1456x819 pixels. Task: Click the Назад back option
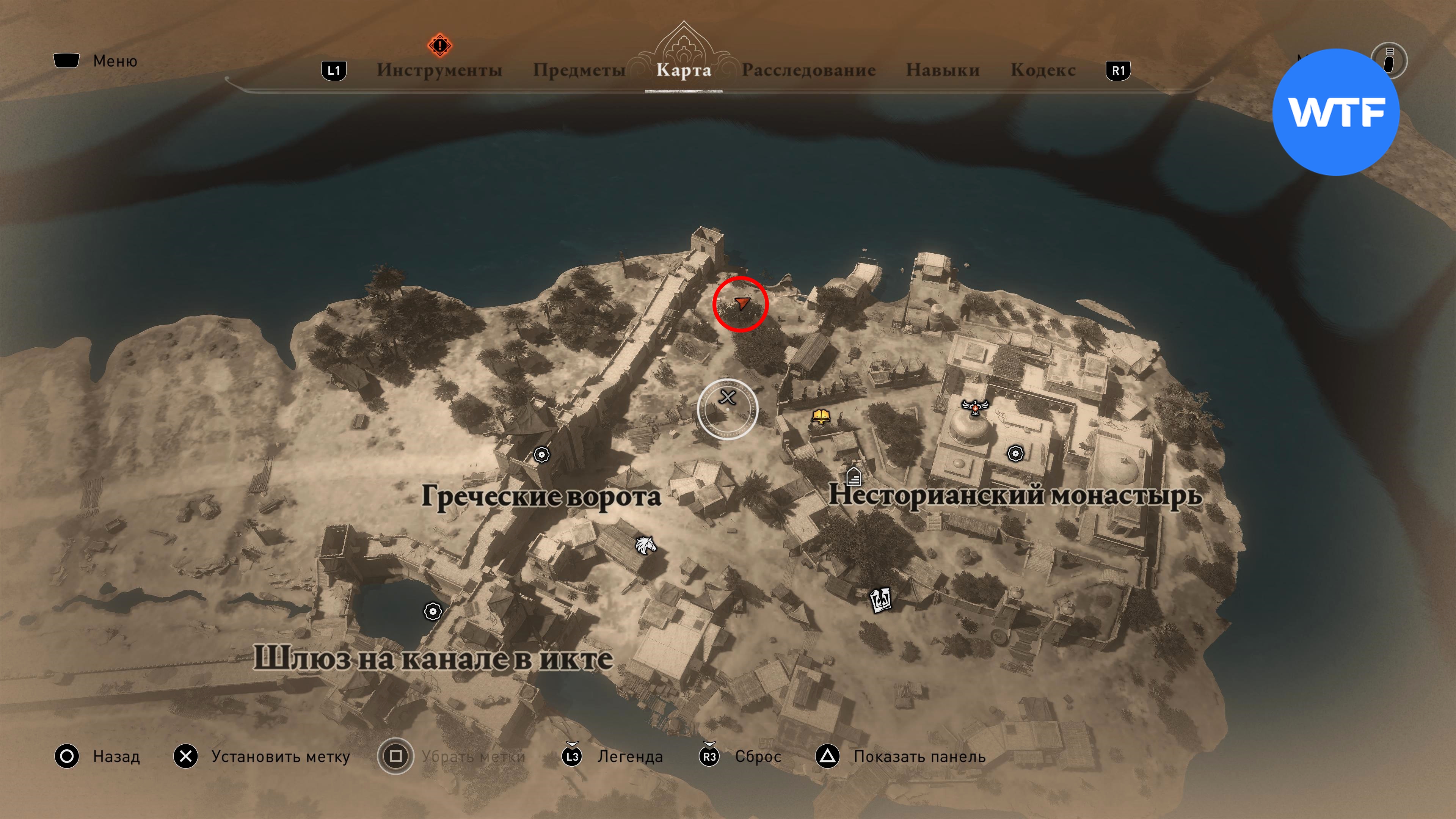pos(116,756)
